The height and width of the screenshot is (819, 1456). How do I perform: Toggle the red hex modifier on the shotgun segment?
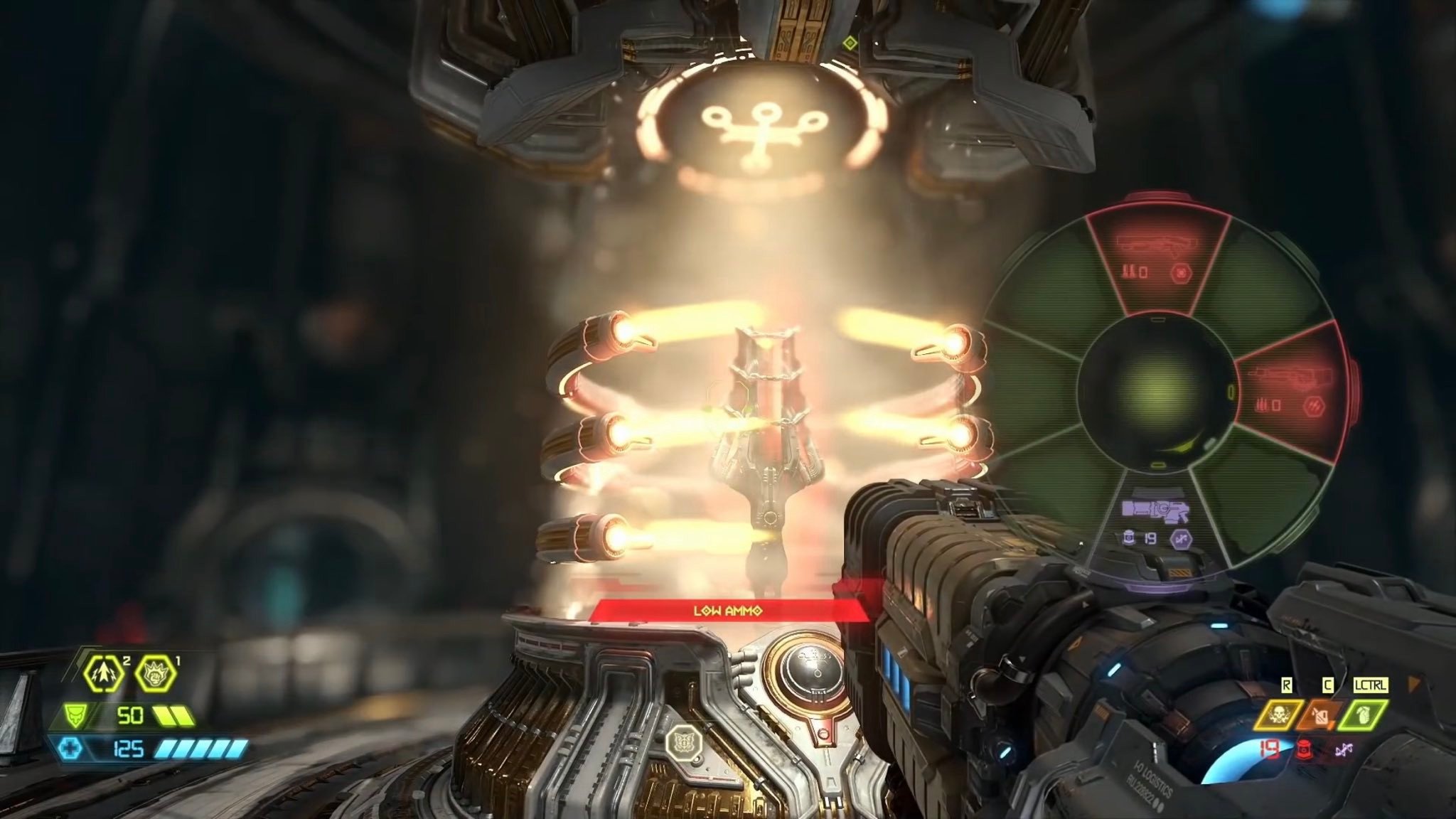(x=1181, y=272)
